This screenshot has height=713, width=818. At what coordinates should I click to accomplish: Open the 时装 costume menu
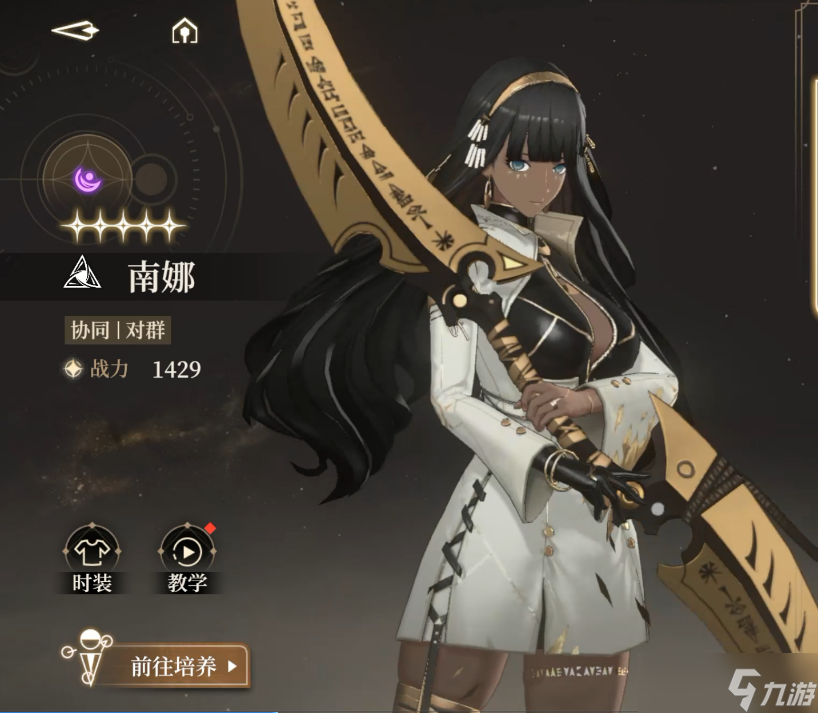coord(92,551)
